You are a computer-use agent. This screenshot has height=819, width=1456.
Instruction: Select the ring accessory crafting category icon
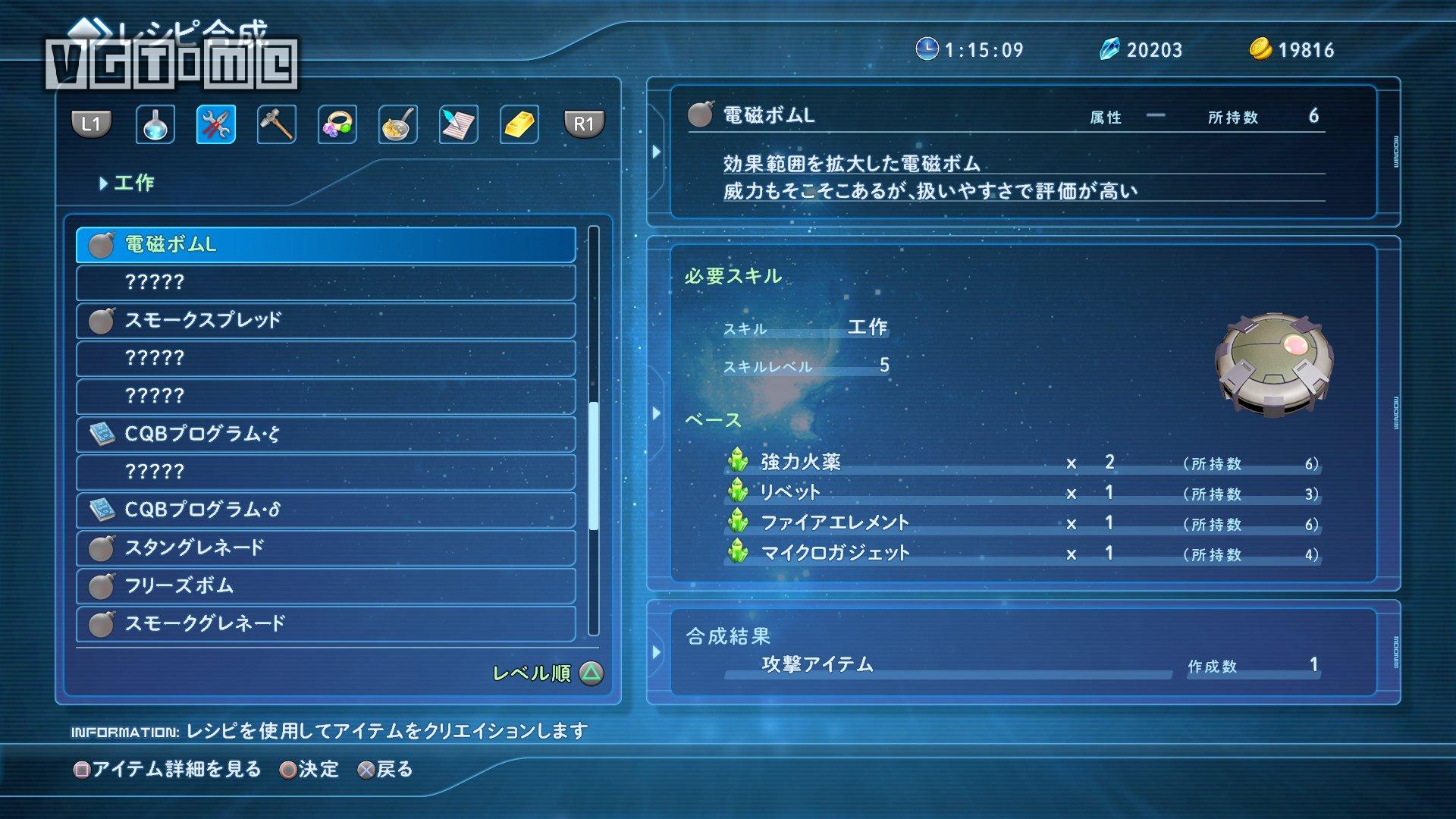pyautogui.click(x=336, y=124)
